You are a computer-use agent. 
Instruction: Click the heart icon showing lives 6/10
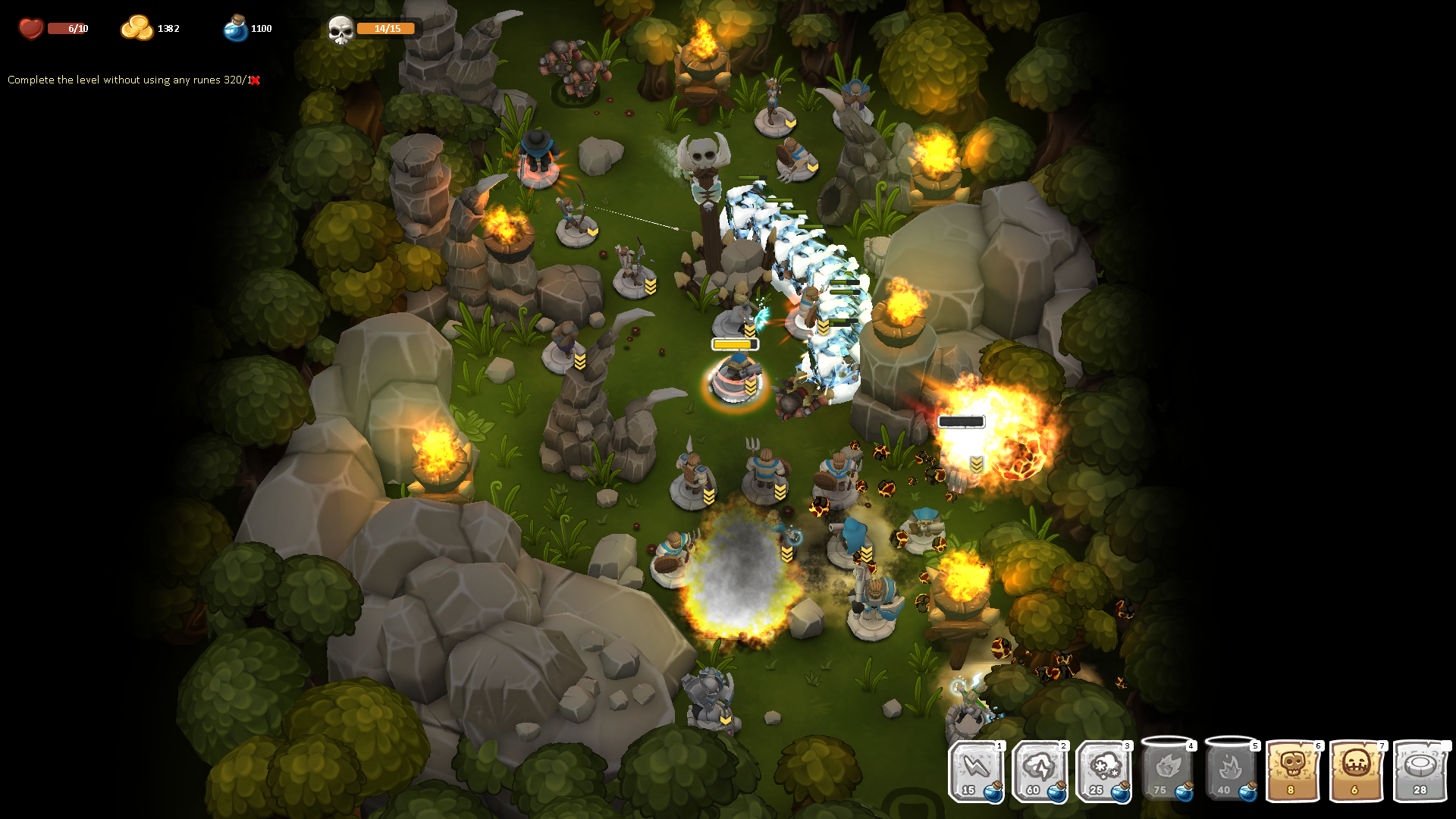pyautogui.click(x=30, y=27)
